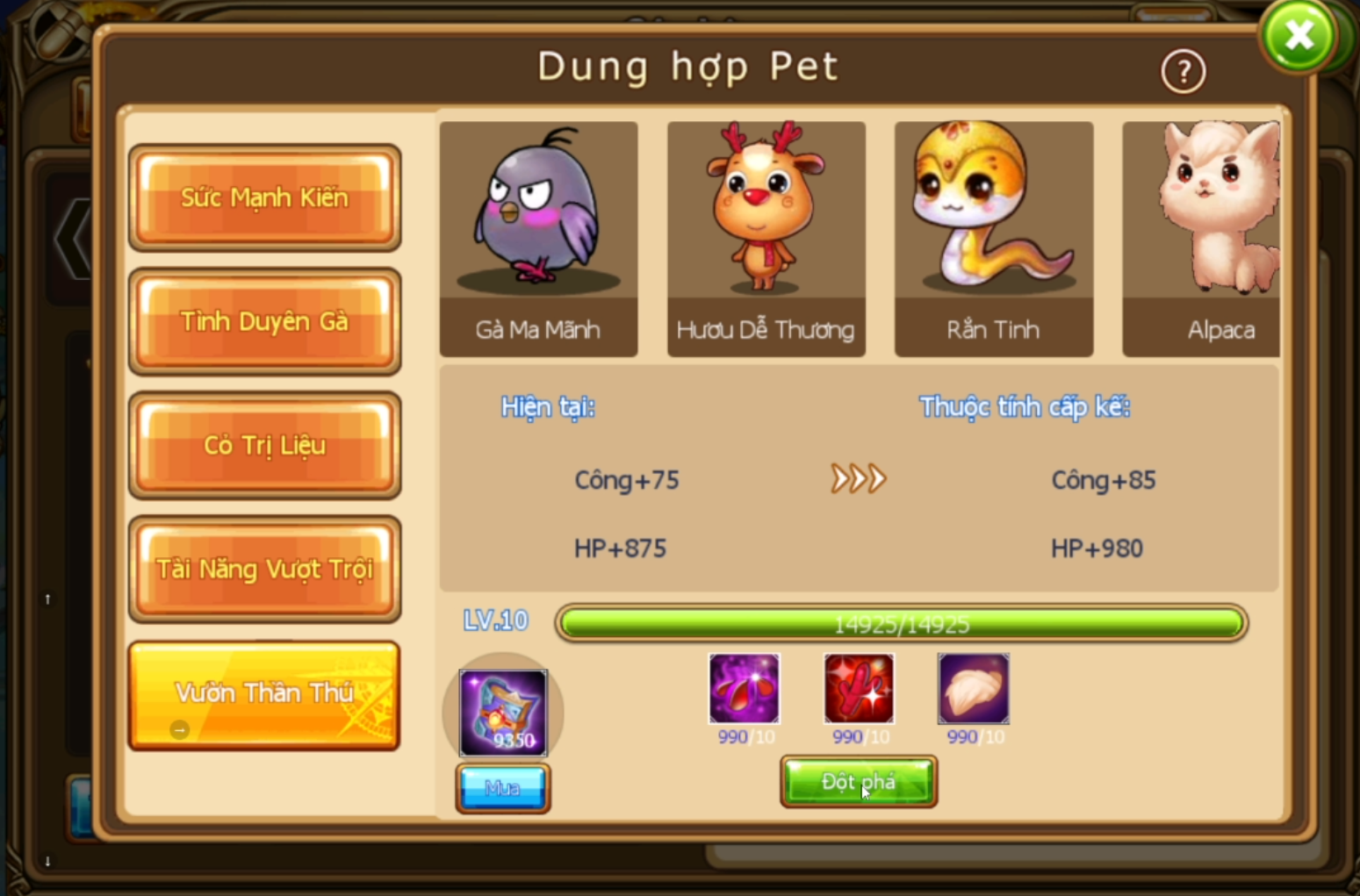Select the red cactus material icon
Image resolution: width=1360 pixels, height=896 pixels.
[x=859, y=688]
